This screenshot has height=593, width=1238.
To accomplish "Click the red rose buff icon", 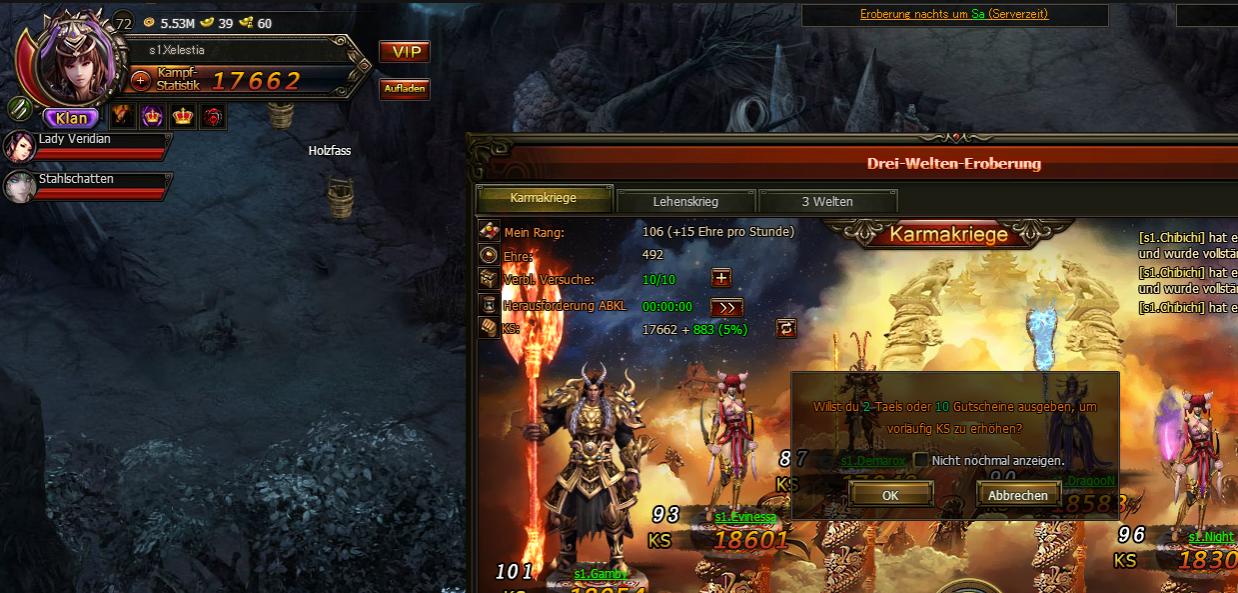I will click(x=213, y=116).
